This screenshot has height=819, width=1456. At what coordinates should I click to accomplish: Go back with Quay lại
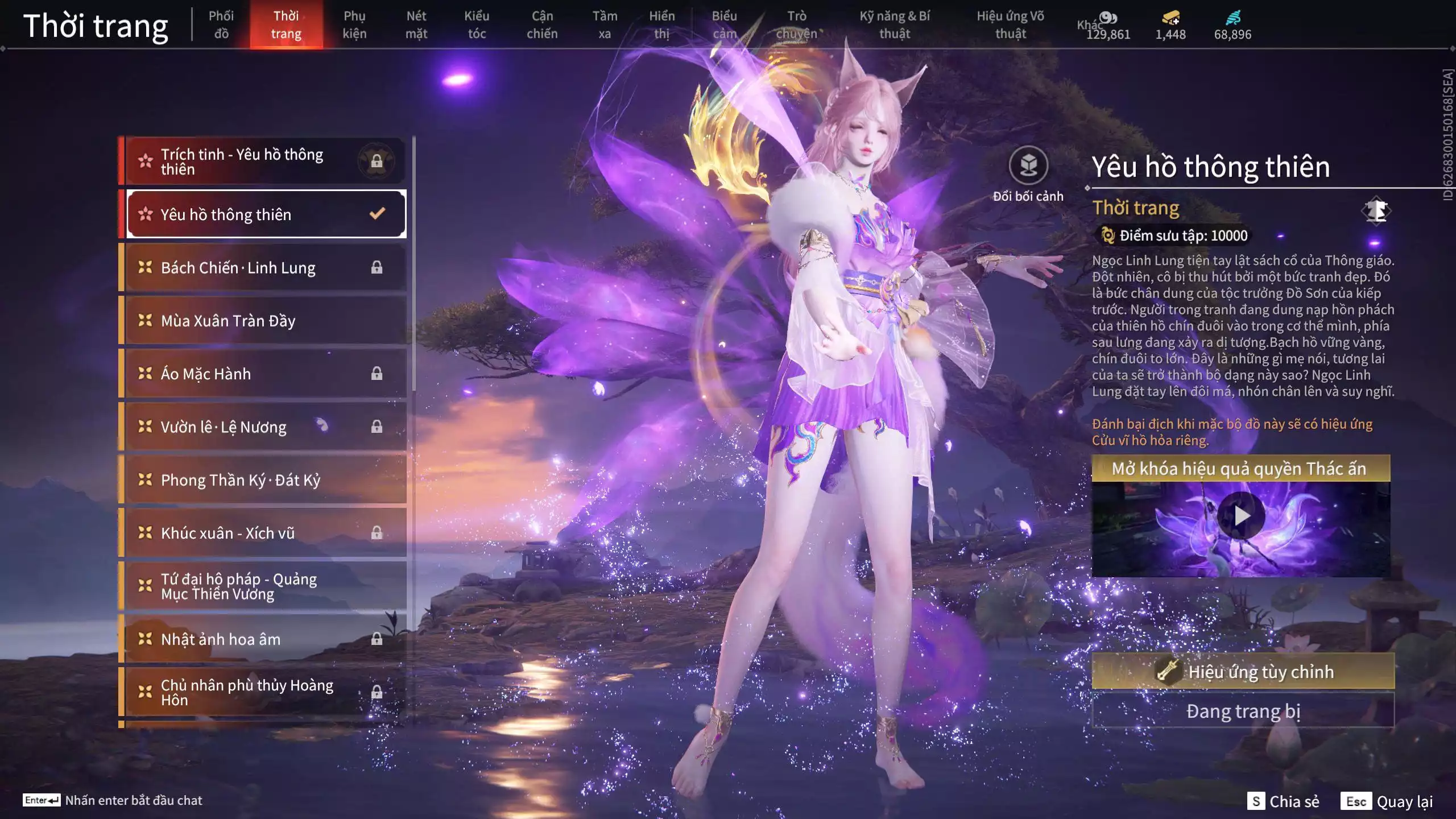point(1387,801)
